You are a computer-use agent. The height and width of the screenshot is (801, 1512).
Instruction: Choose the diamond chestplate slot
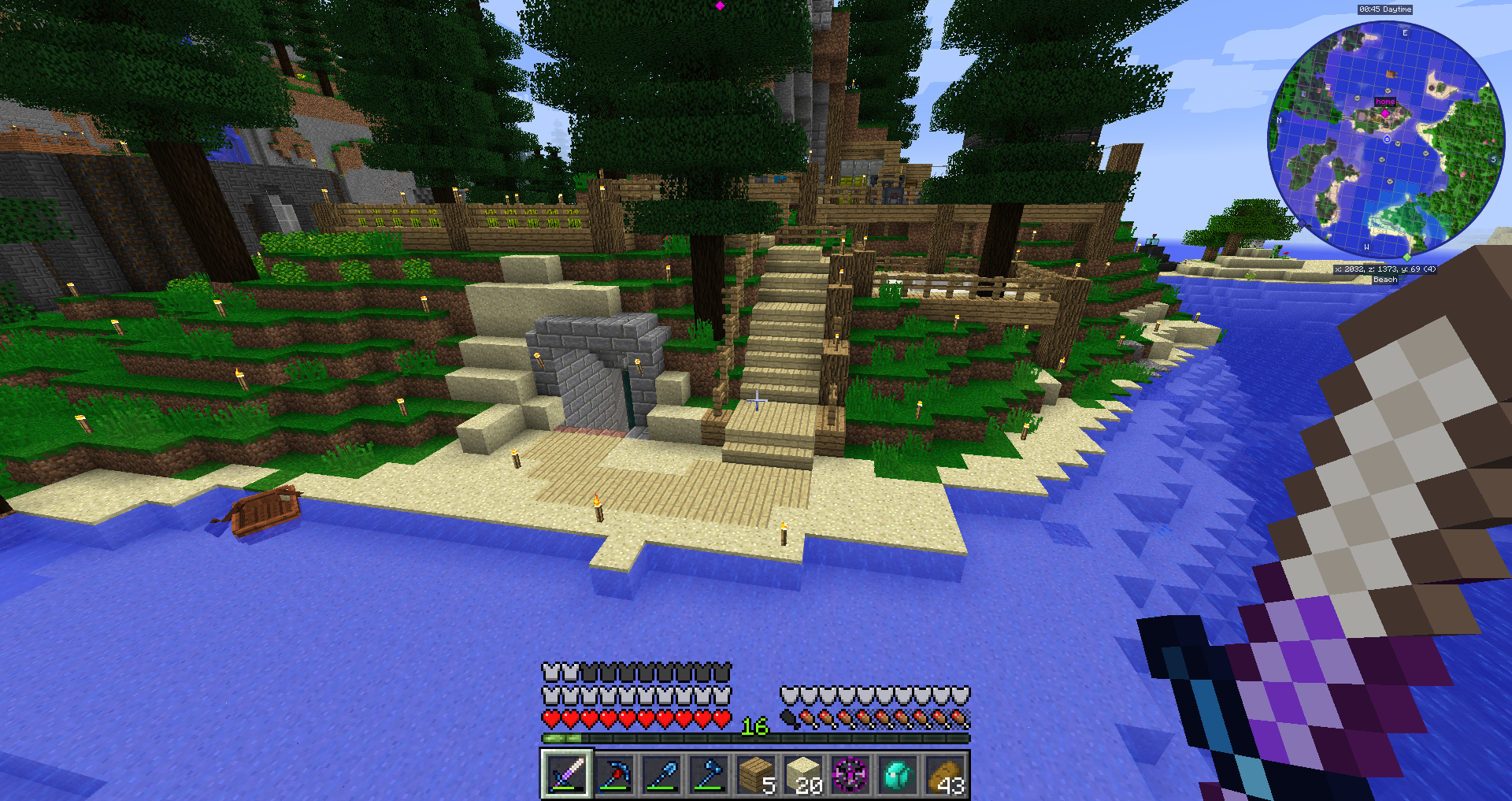coord(898,774)
